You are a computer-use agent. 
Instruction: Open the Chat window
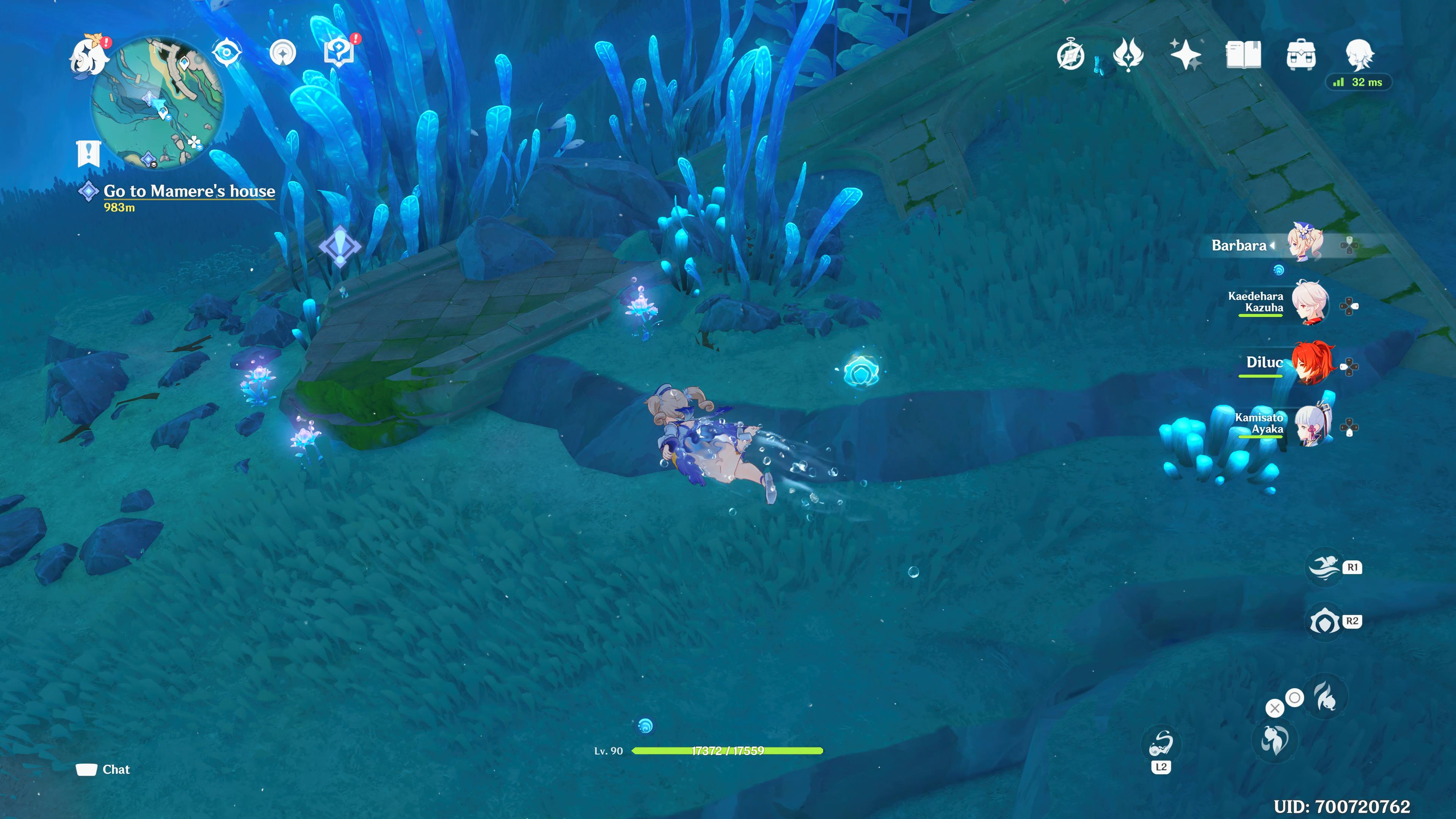[104, 769]
